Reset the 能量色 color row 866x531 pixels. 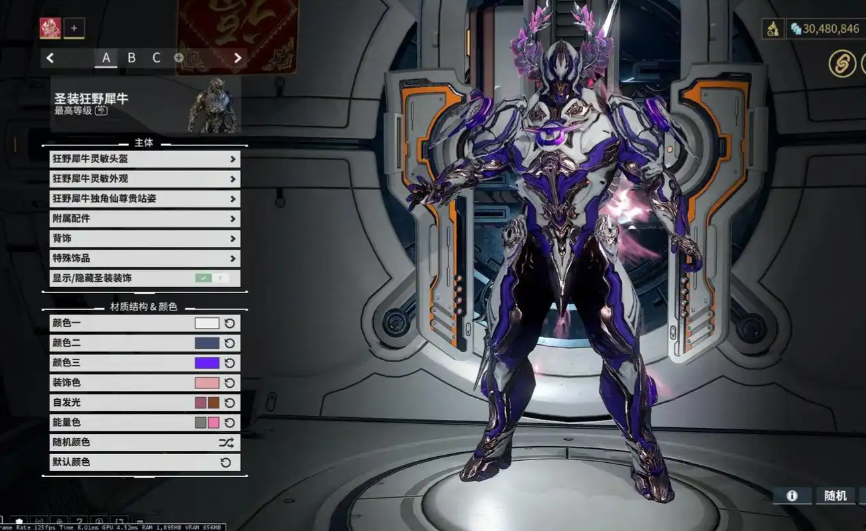tap(229, 423)
